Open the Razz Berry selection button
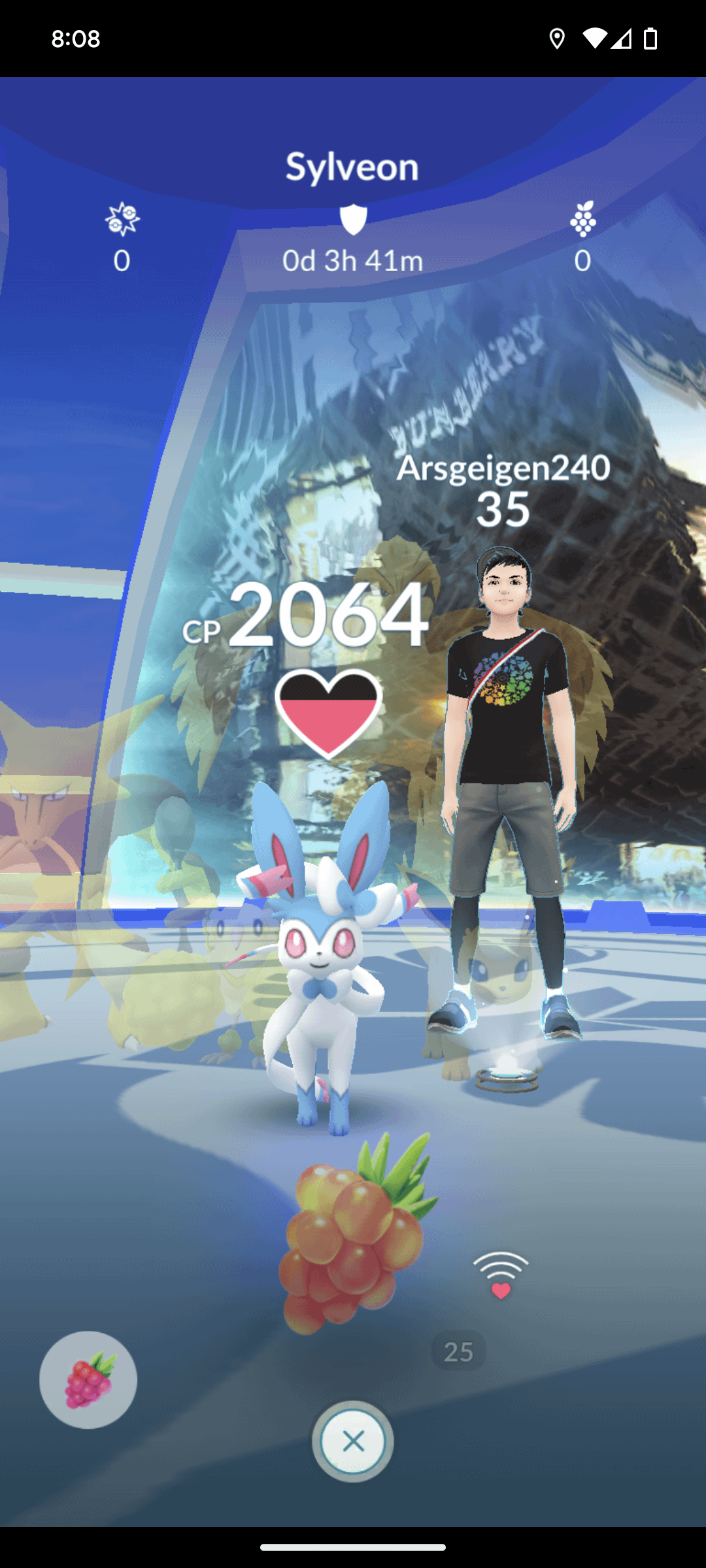The image size is (706, 1568). (x=88, y=1379)
